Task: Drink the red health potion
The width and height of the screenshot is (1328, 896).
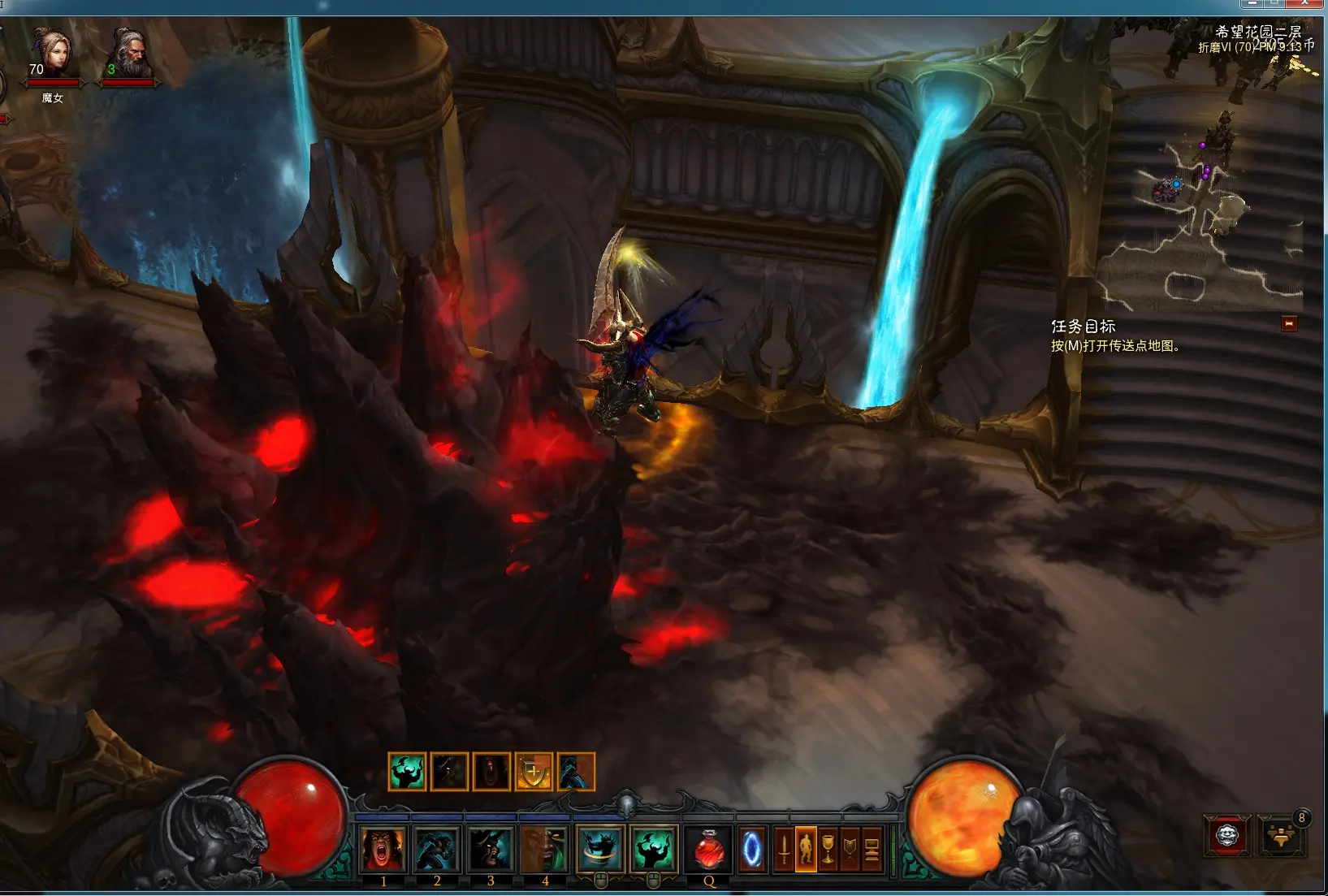Action: coord(709,850)
